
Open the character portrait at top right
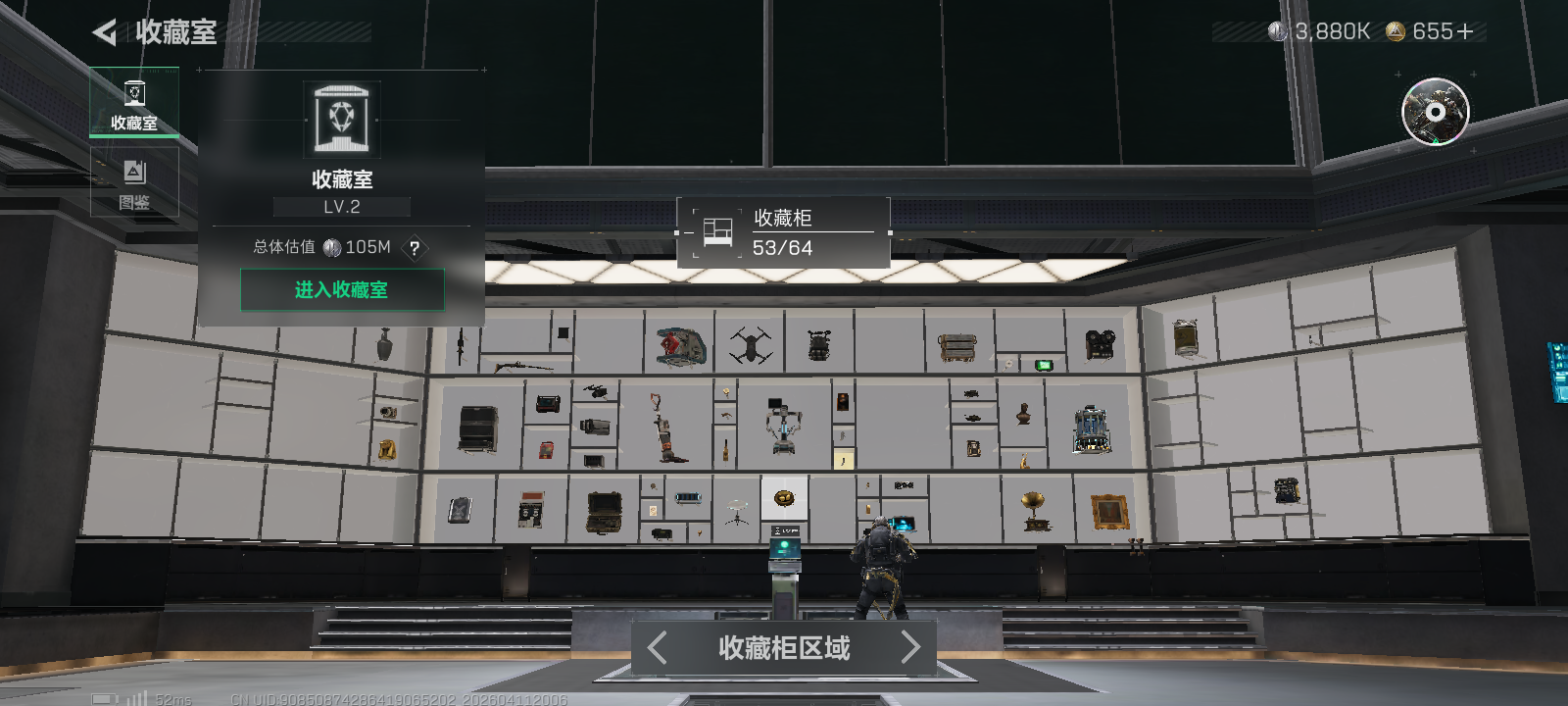(1434, 113)
